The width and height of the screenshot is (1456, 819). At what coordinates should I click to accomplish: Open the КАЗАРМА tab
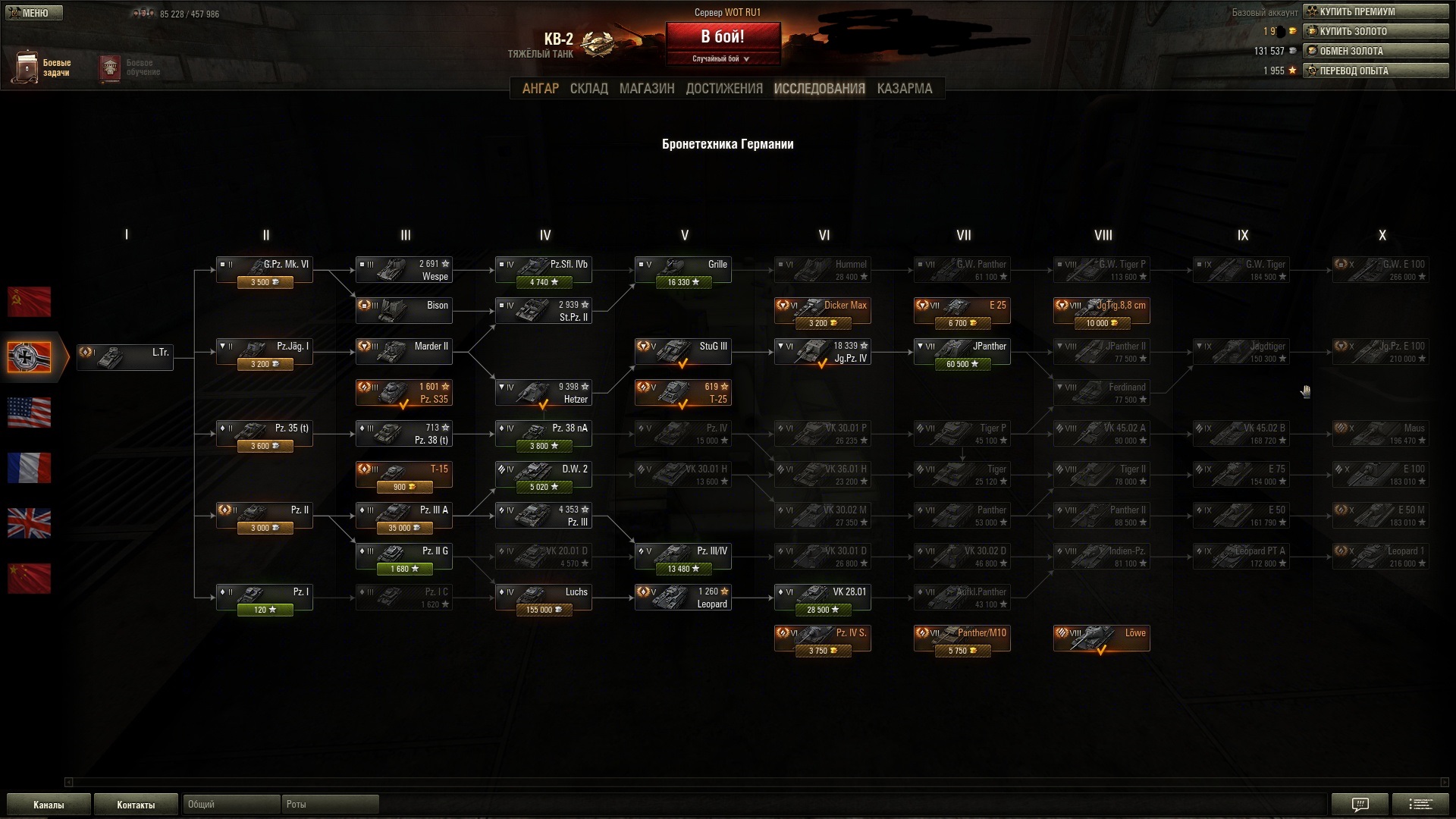(904, 89)
